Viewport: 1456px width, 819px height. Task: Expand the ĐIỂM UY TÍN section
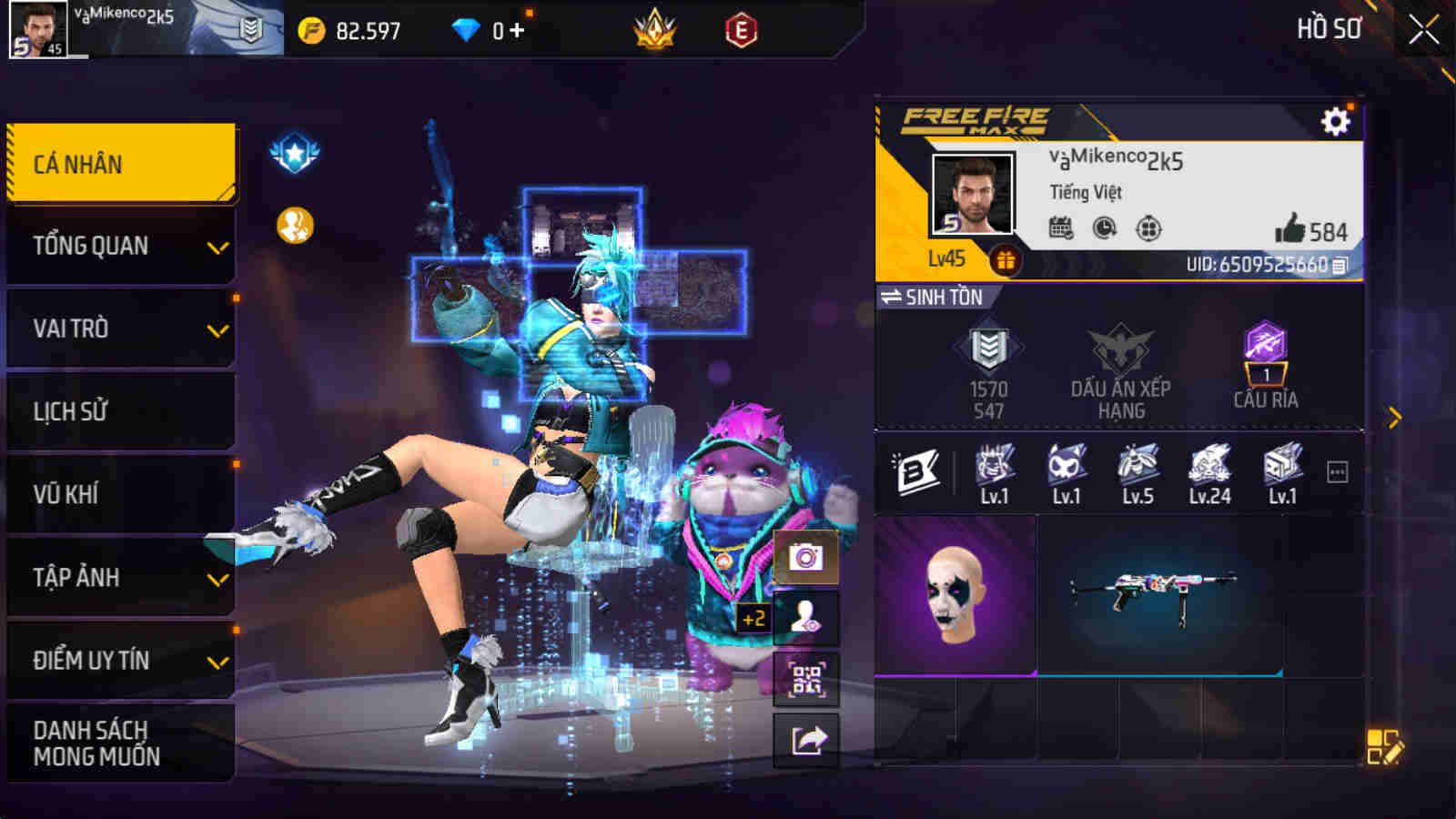click(120, 662)
